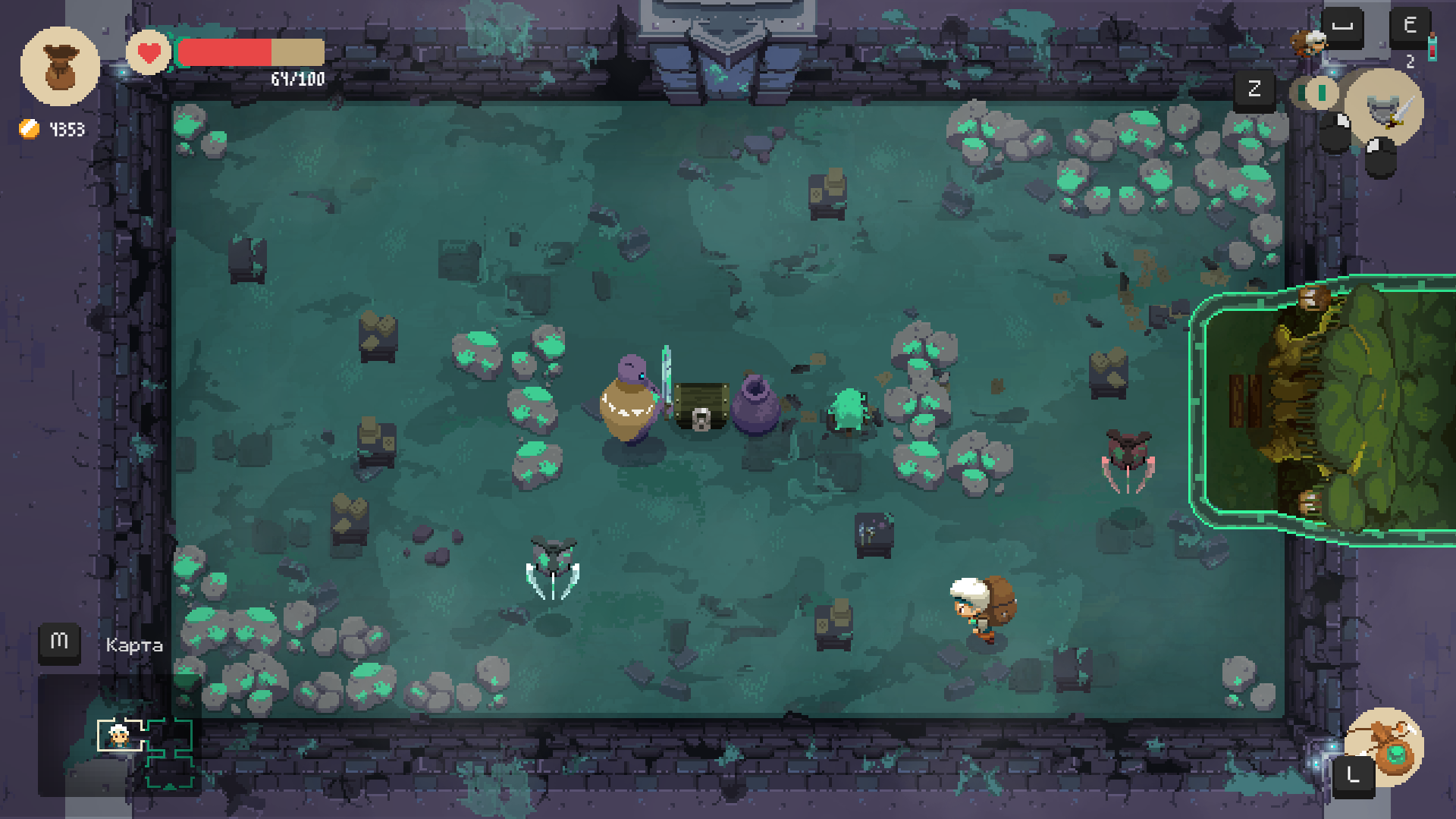Click the red heart health icon
Screen dimensions: 1456x819
[149, 53]
